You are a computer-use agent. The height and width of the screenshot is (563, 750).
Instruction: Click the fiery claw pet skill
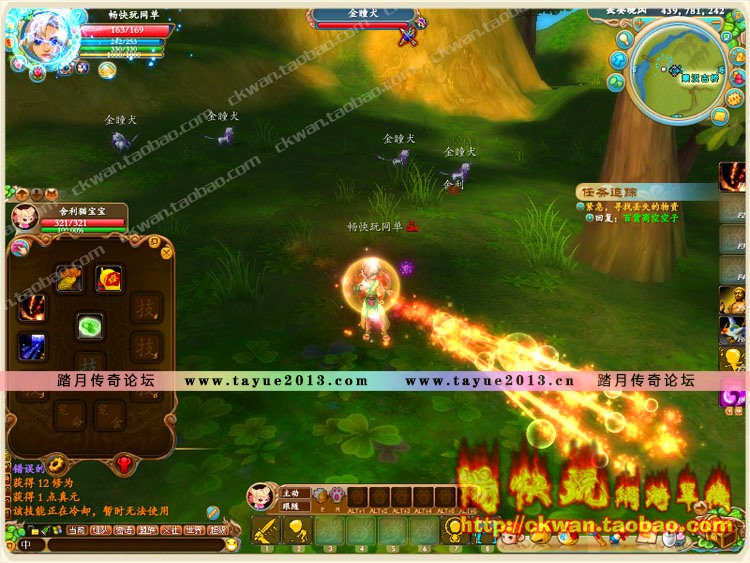coord(32,305)
